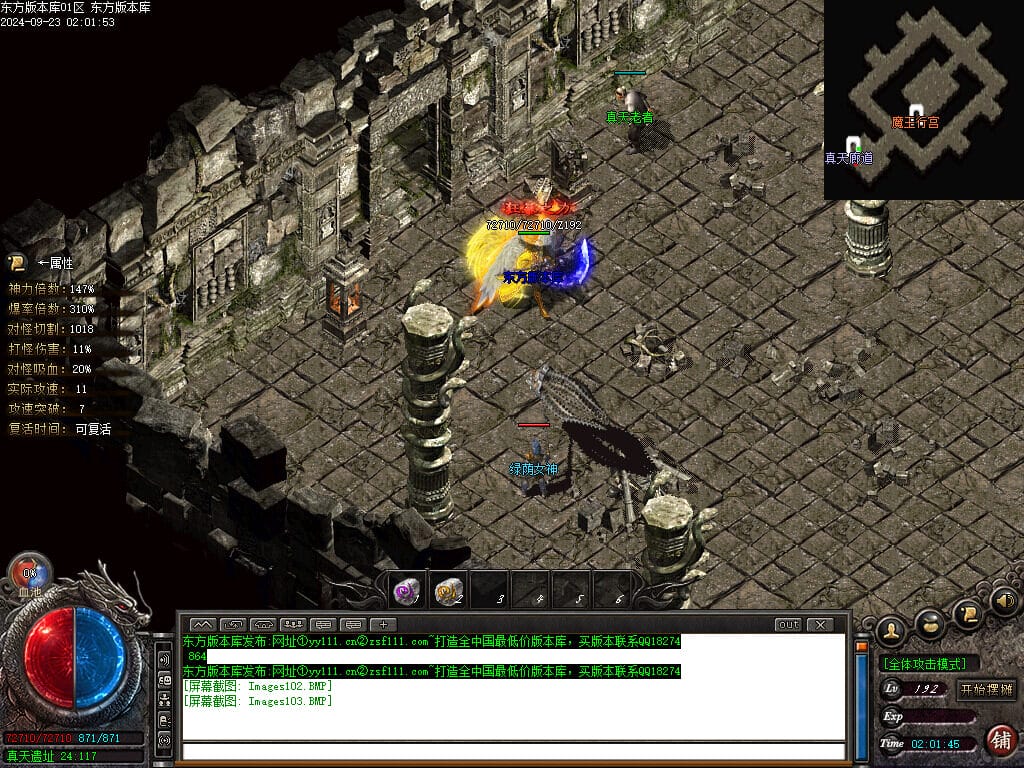1024x768 pixels.
Task: Open the scroll icon near the bag
Action: point(967,613)
